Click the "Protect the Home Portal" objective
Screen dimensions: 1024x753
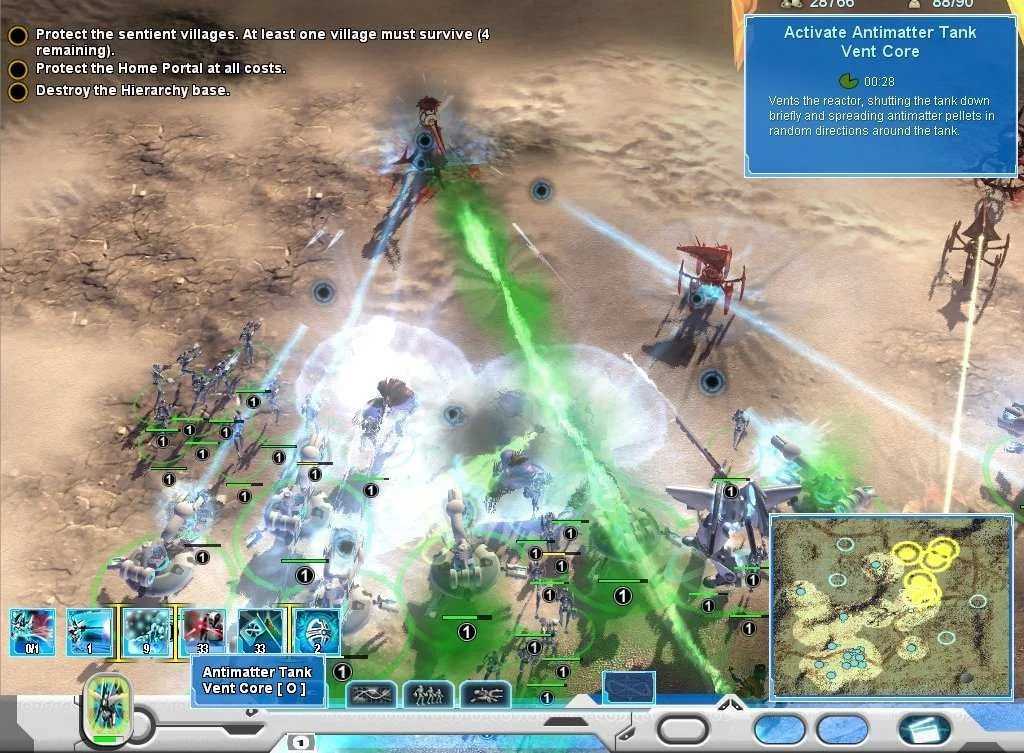(160, 69)
